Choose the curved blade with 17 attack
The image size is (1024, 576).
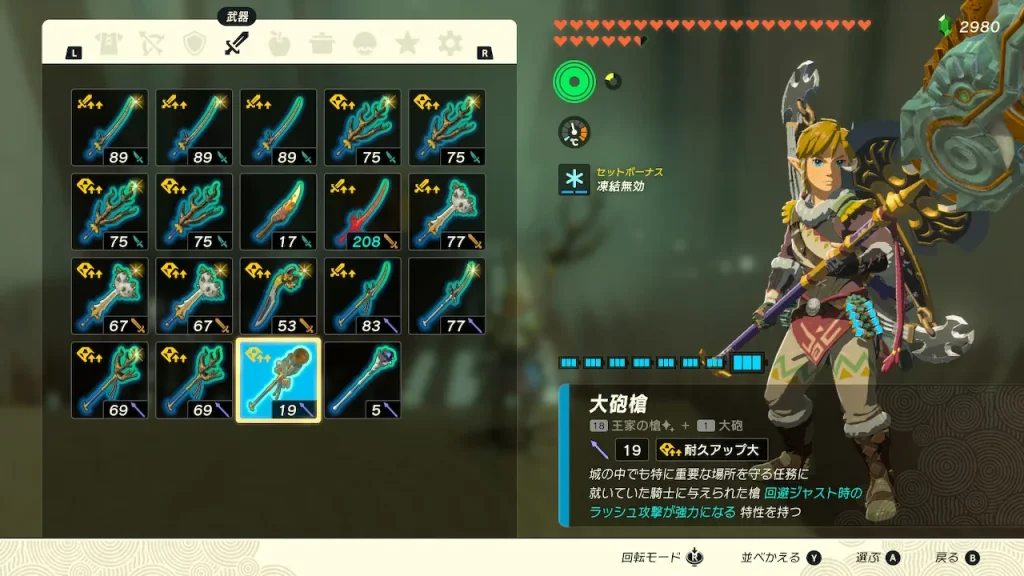pos(278,212)
